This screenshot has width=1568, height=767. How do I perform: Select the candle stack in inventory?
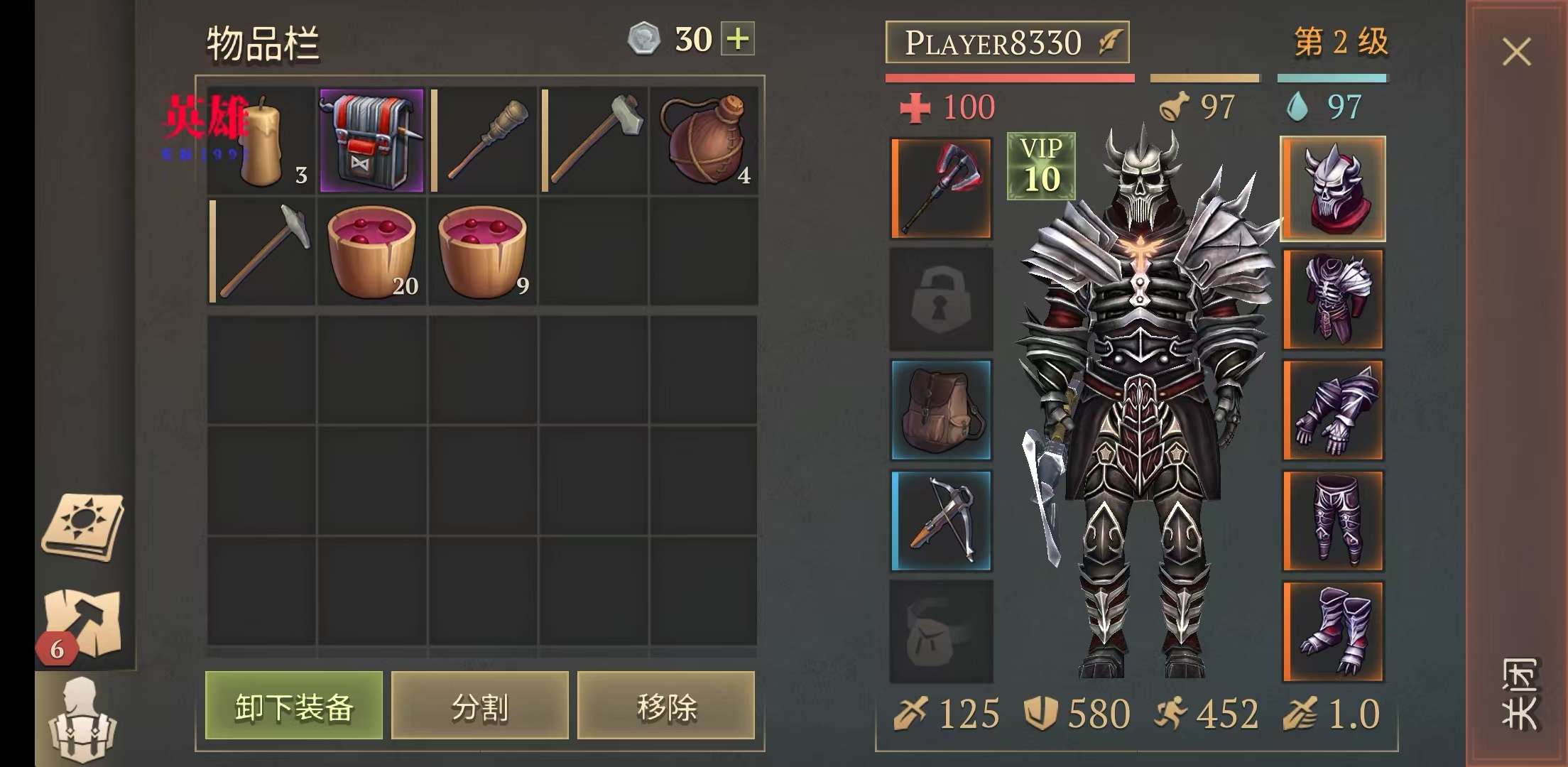point(261,141)
